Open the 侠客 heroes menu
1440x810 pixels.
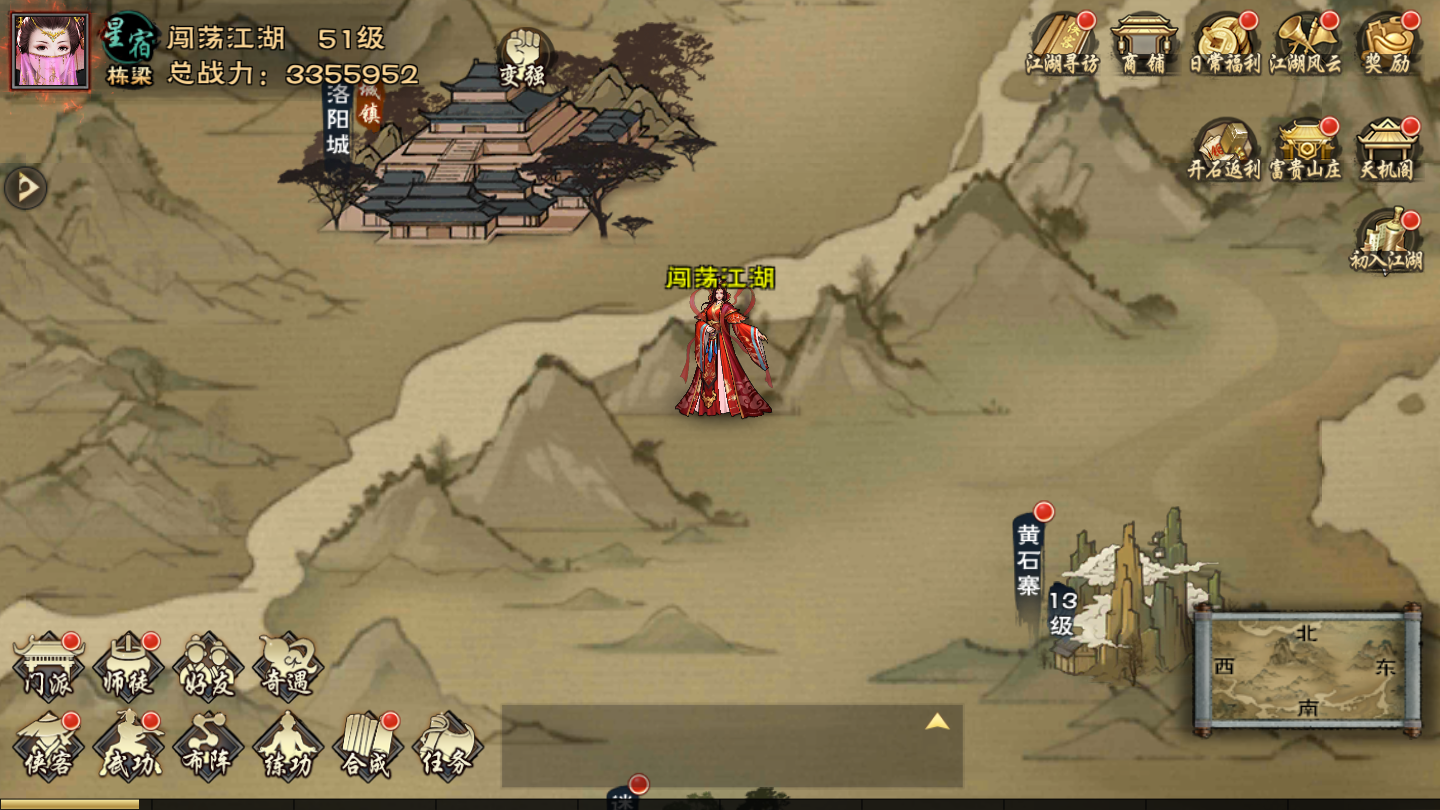[x=48, y=746]
